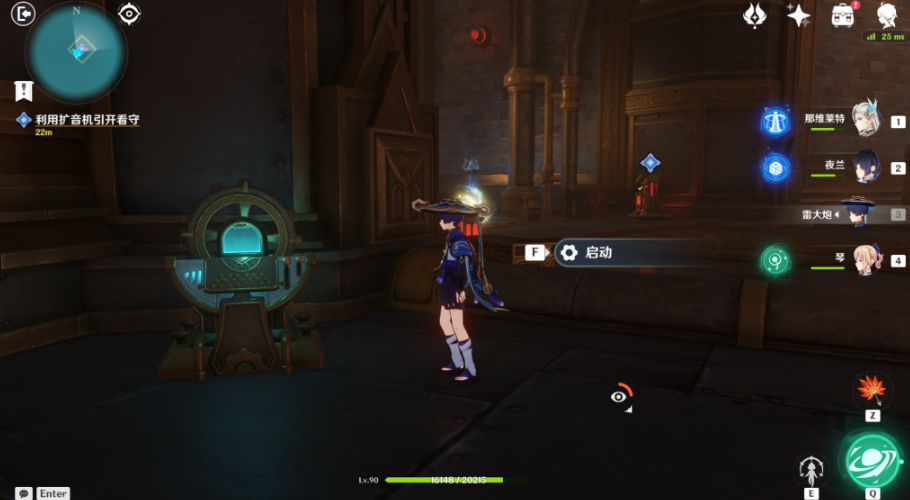Viewport: 910px width, 500px height.
Task: Activate the 启动 interaction prompt
Action: [x=598, y=253]
